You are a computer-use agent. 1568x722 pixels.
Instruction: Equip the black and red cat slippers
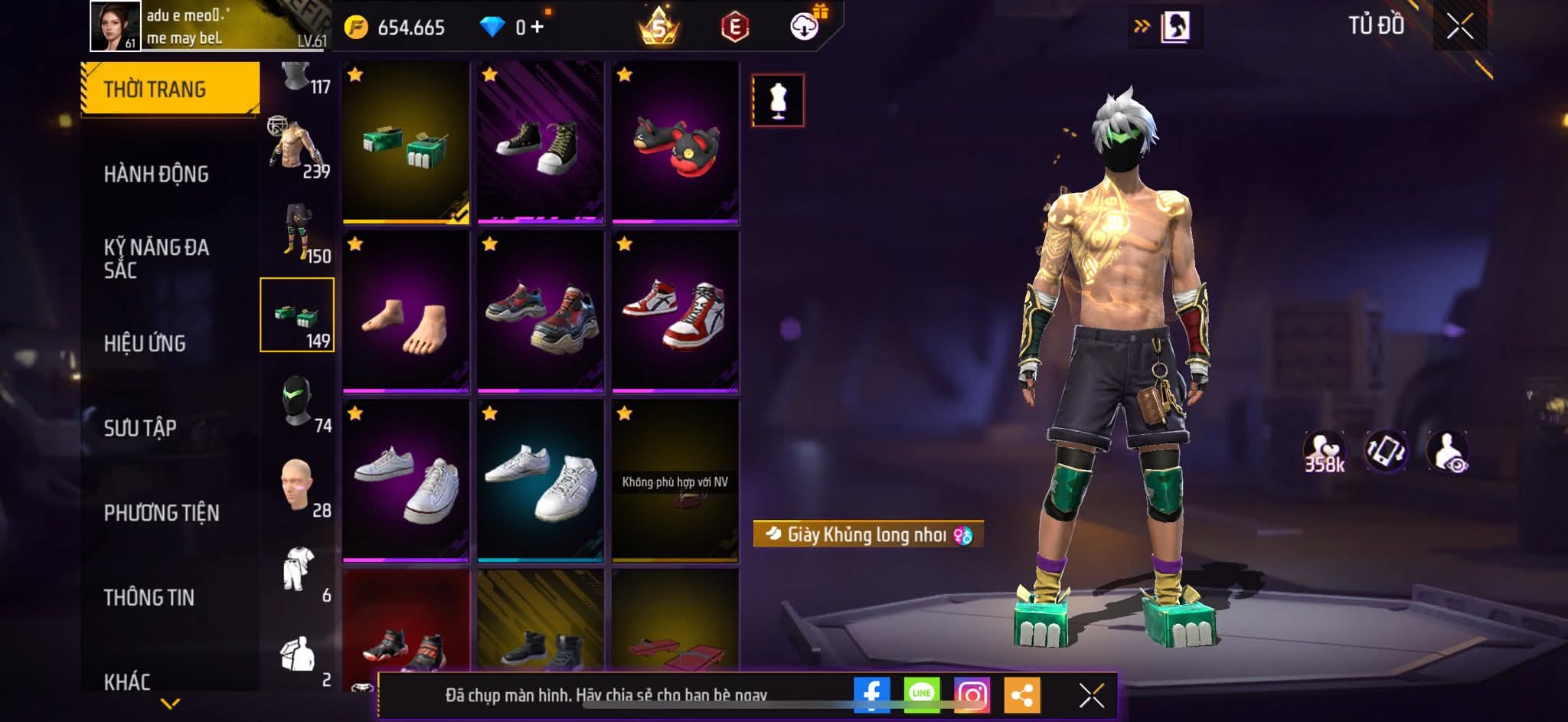[x=675, y=143]
